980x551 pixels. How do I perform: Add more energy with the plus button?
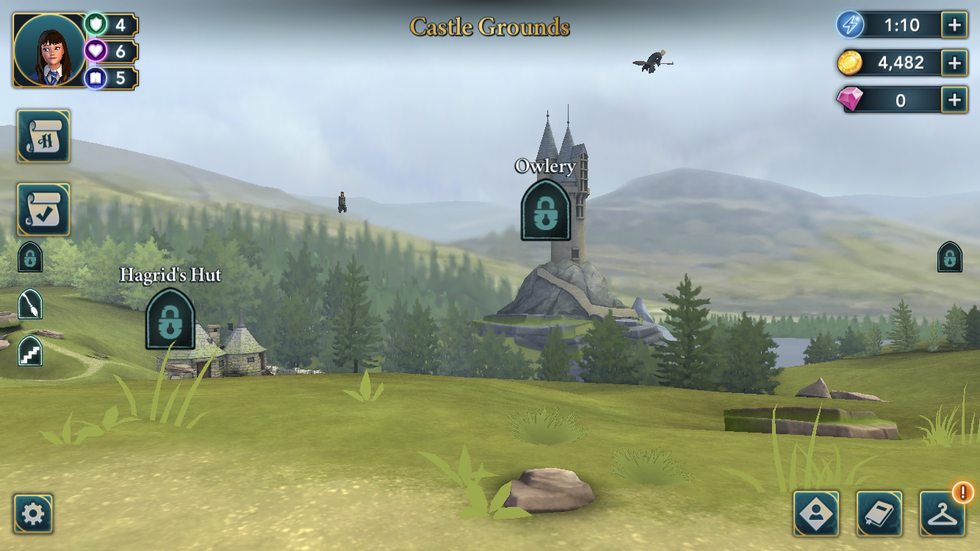point(954,25)
